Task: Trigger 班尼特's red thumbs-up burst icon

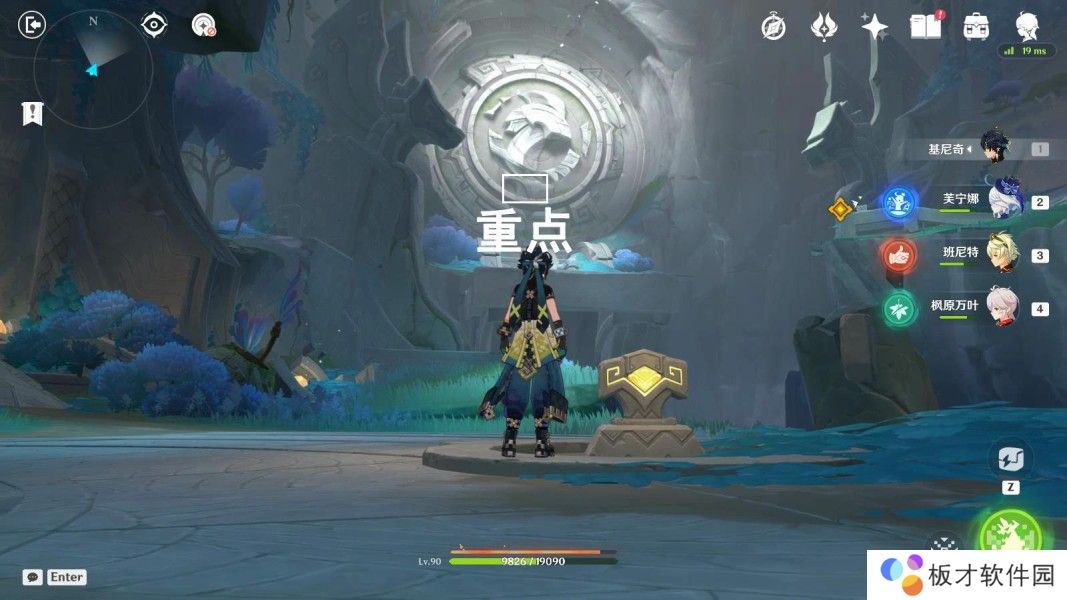Action: (899, 255)
